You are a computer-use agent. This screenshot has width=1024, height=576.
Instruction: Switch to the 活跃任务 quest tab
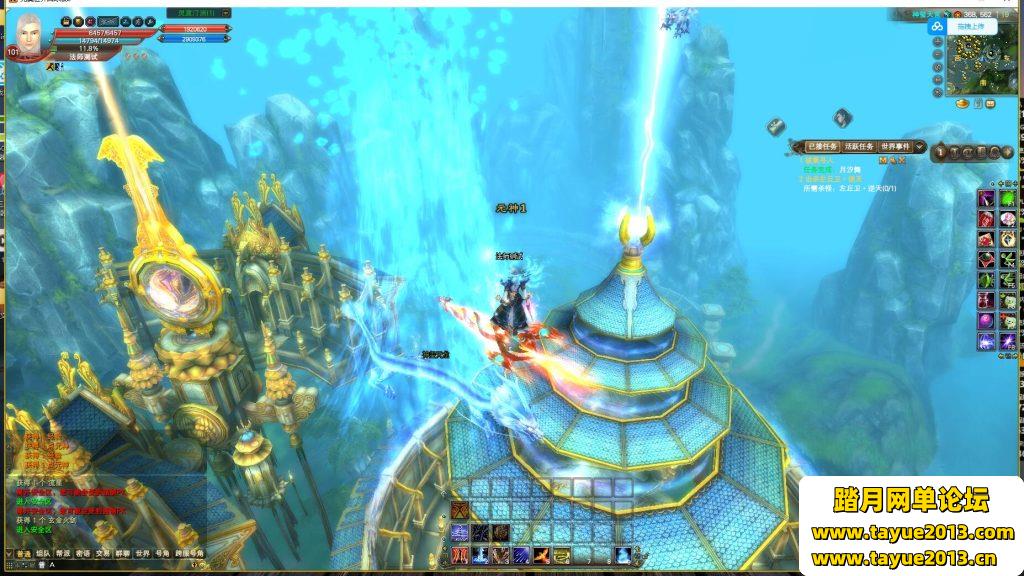coord(859,147)
